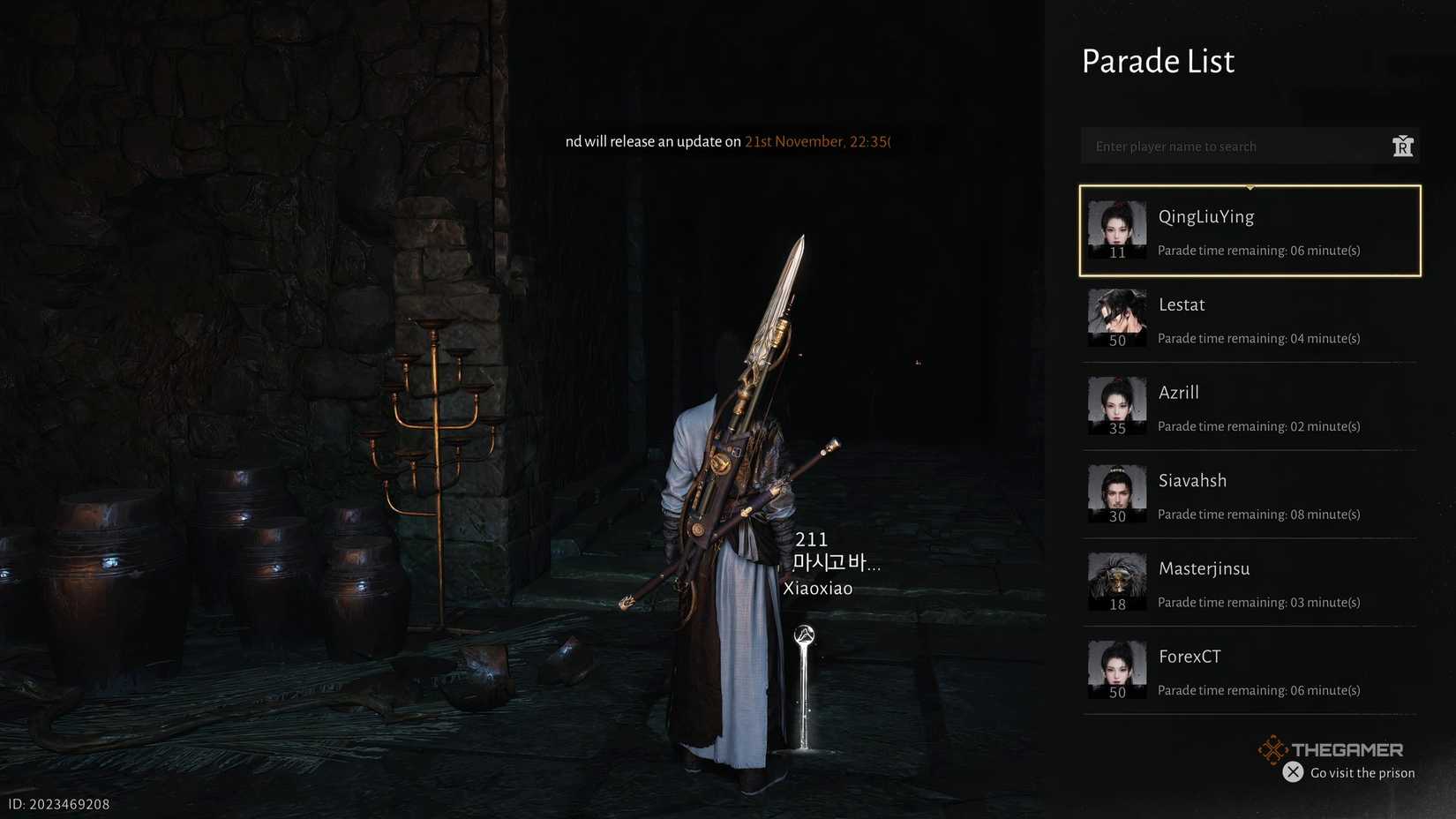Choose ForexCT in the list

tap(1250, 672)
